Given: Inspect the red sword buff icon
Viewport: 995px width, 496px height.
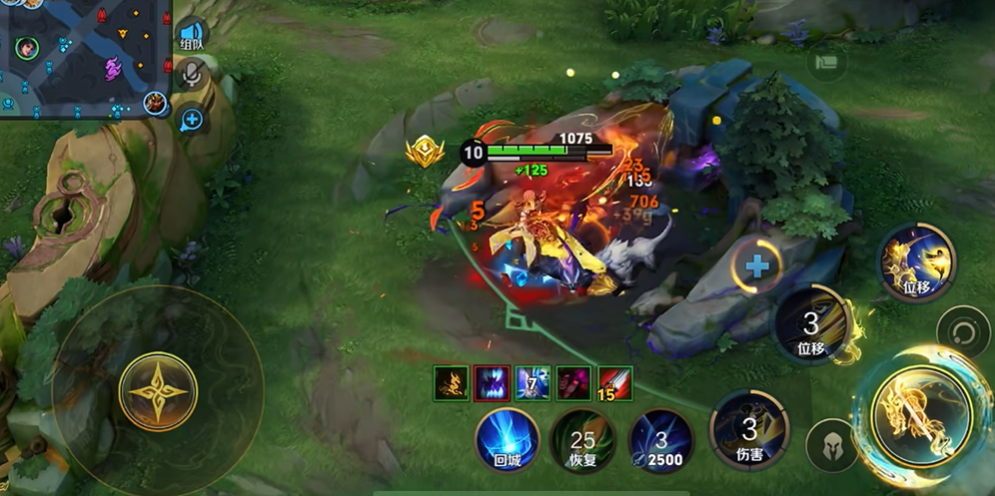Looking at the screenshot, I should tap(615, 383).
